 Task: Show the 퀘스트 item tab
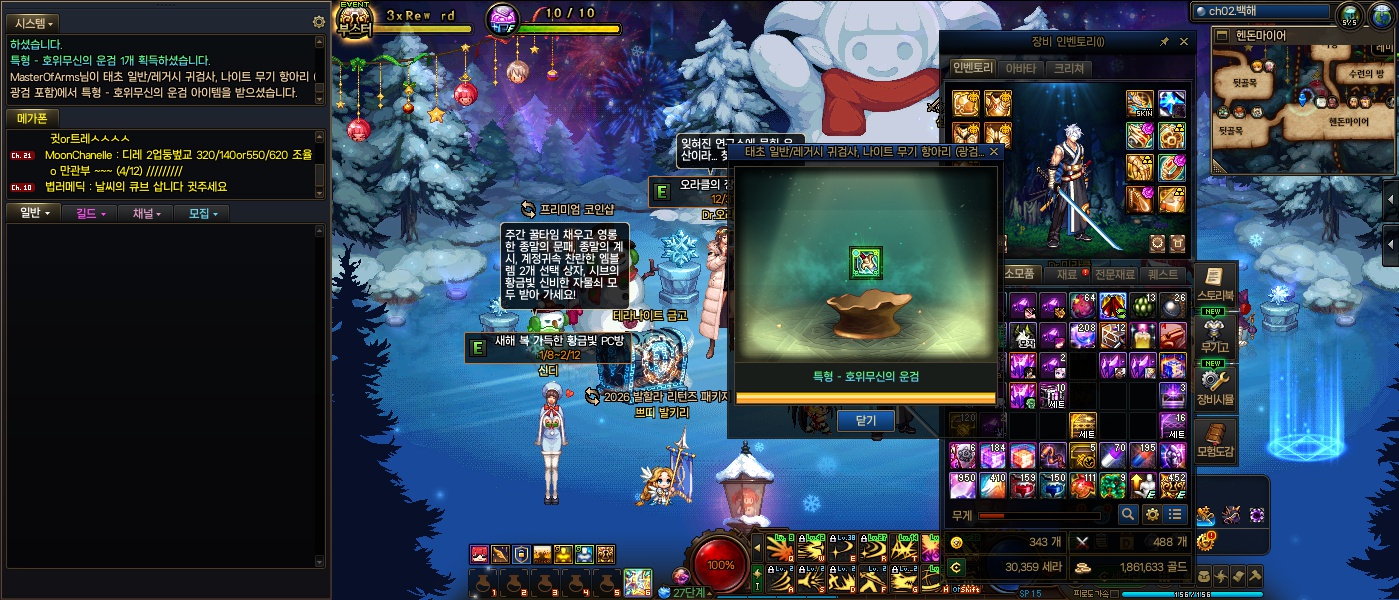pos(1163,274)
